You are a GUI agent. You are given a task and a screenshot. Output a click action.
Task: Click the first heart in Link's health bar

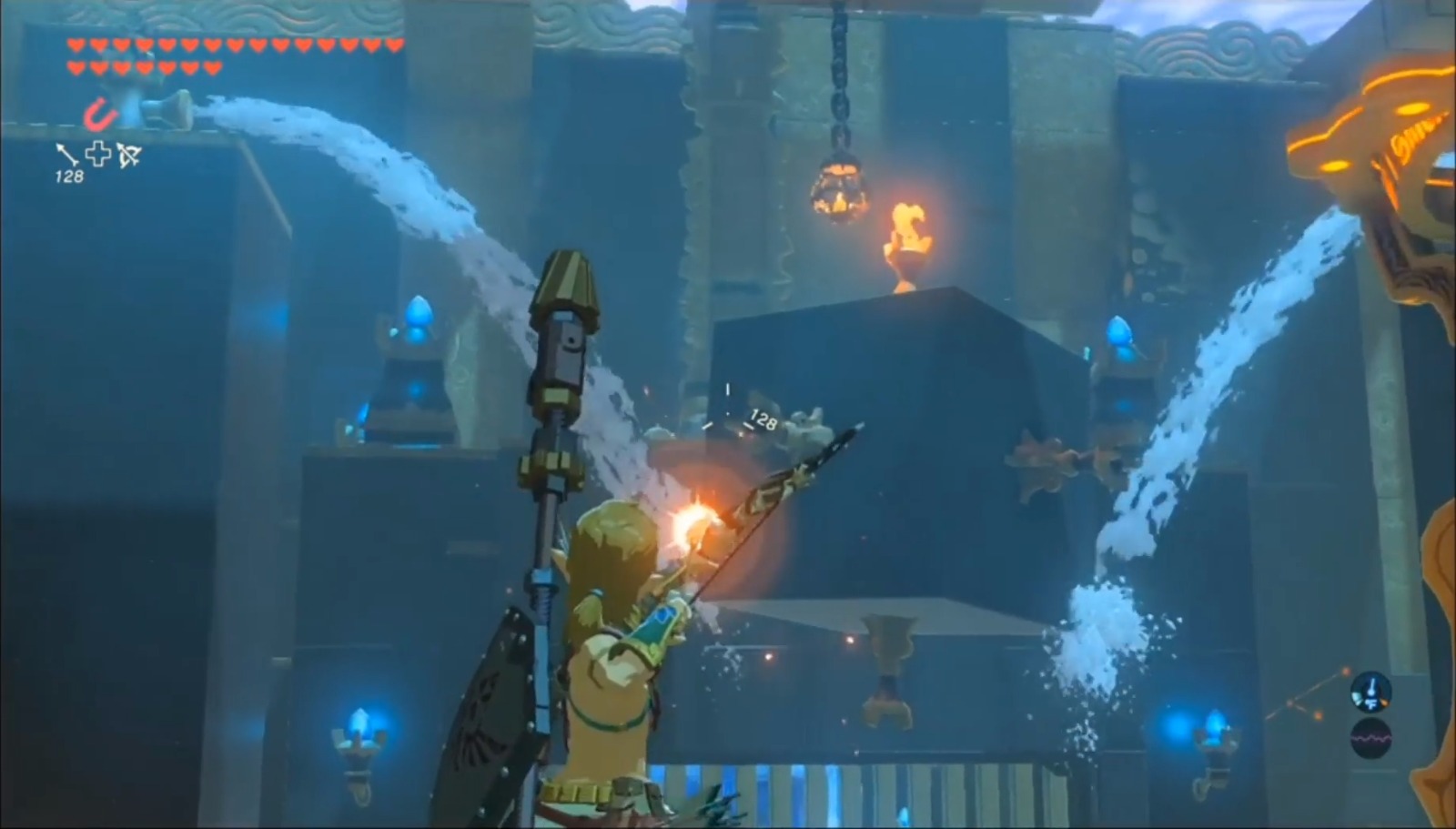75,43
